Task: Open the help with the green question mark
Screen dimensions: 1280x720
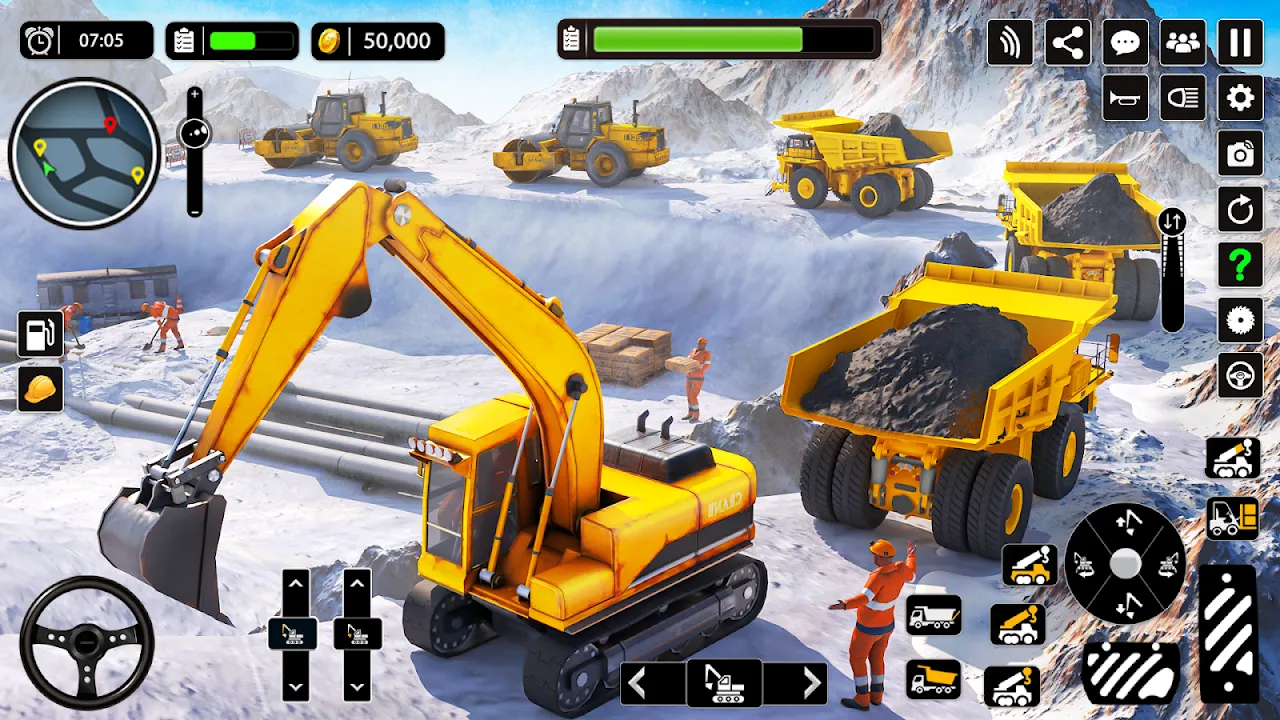Action: tap(1239, 263)
